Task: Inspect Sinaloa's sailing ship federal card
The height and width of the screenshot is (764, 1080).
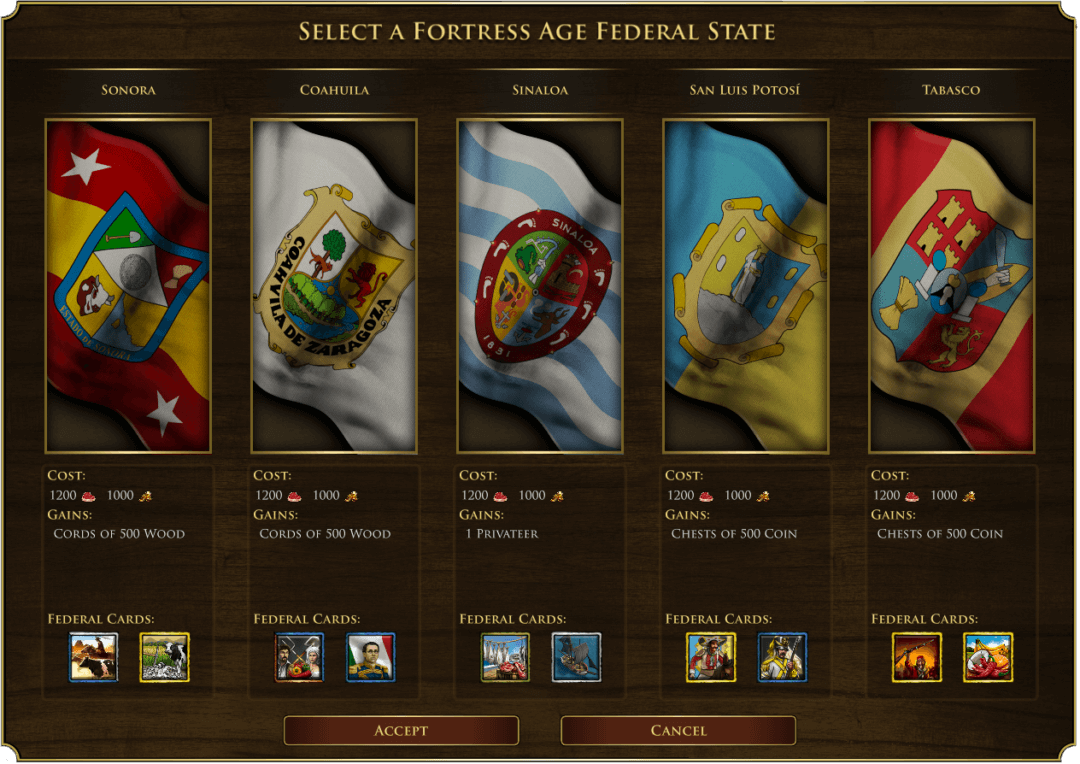Action: click(577, 657)
